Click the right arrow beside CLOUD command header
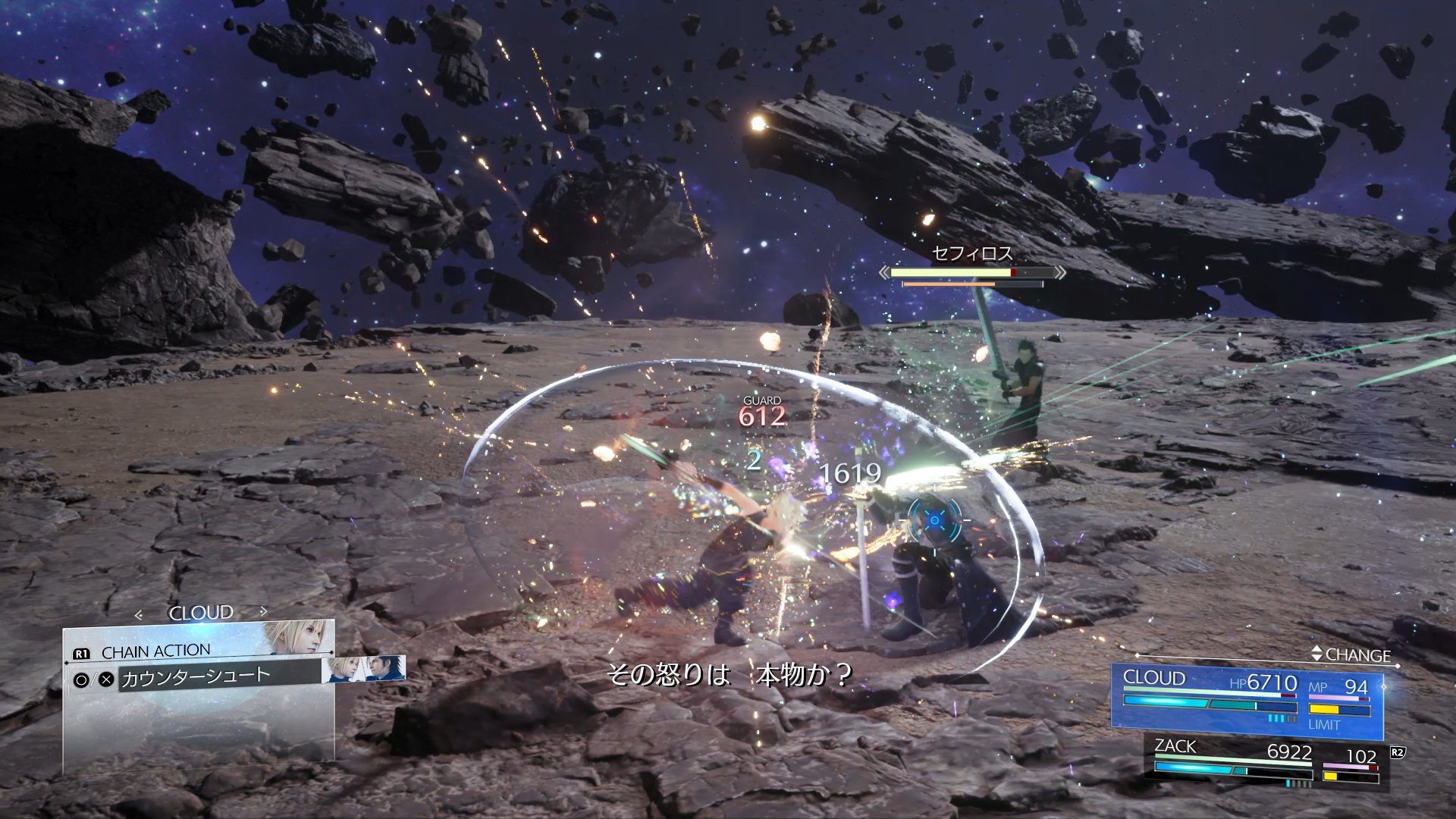Viewport: 1456px width, 819px height. pos(263,611)
